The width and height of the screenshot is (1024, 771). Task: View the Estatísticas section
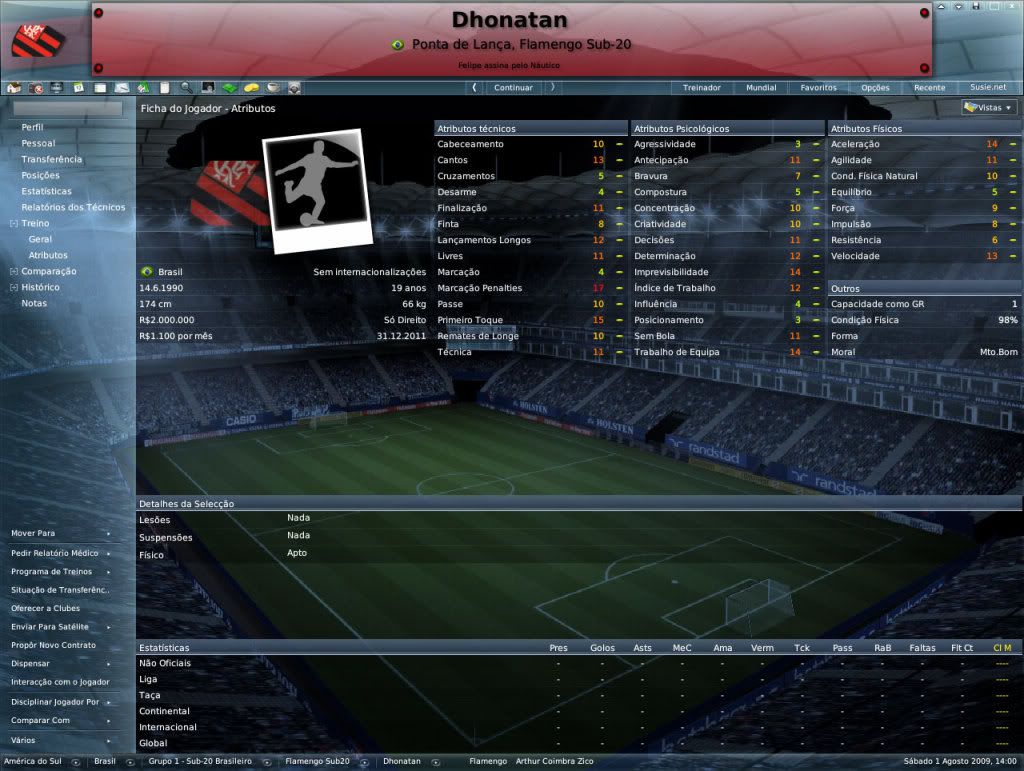[47, 192]
